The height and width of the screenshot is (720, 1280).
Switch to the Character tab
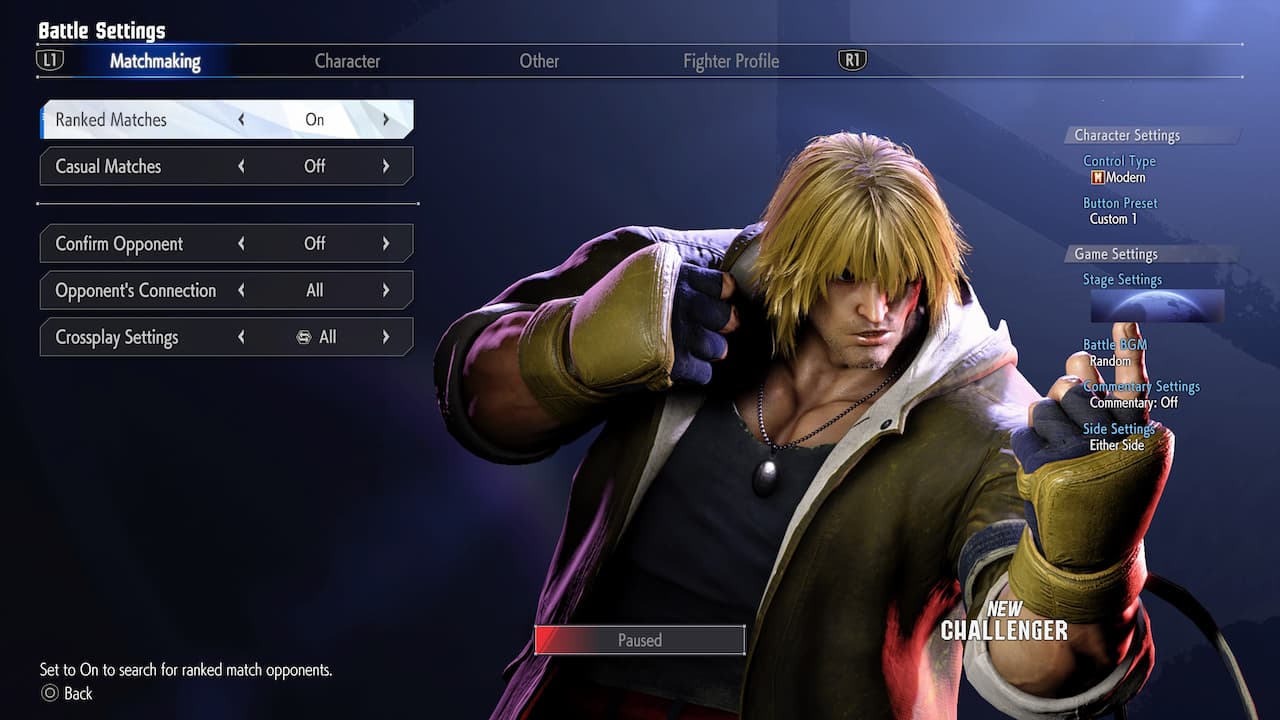347,61
